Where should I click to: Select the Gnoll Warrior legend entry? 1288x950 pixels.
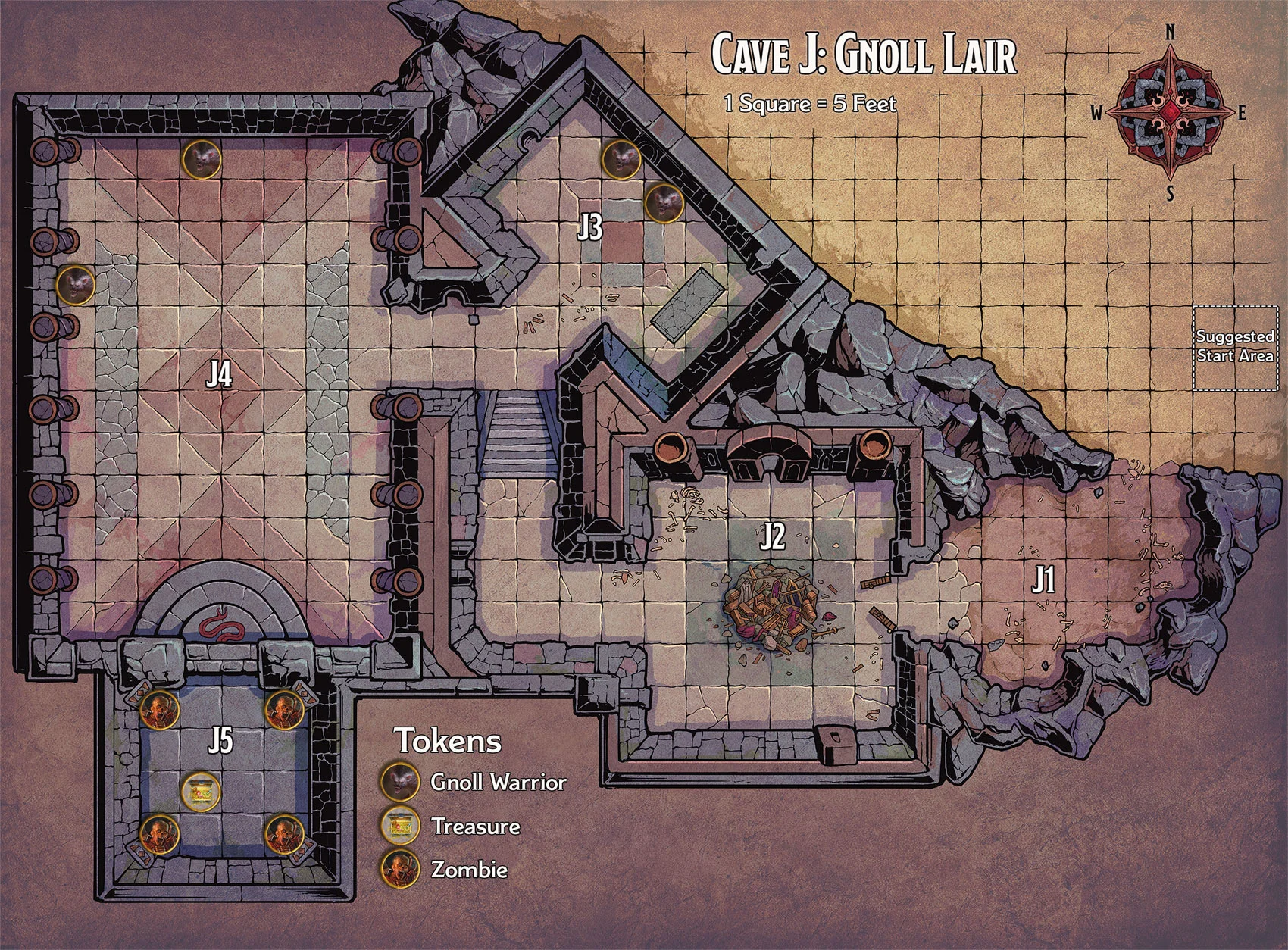(476, 782)
